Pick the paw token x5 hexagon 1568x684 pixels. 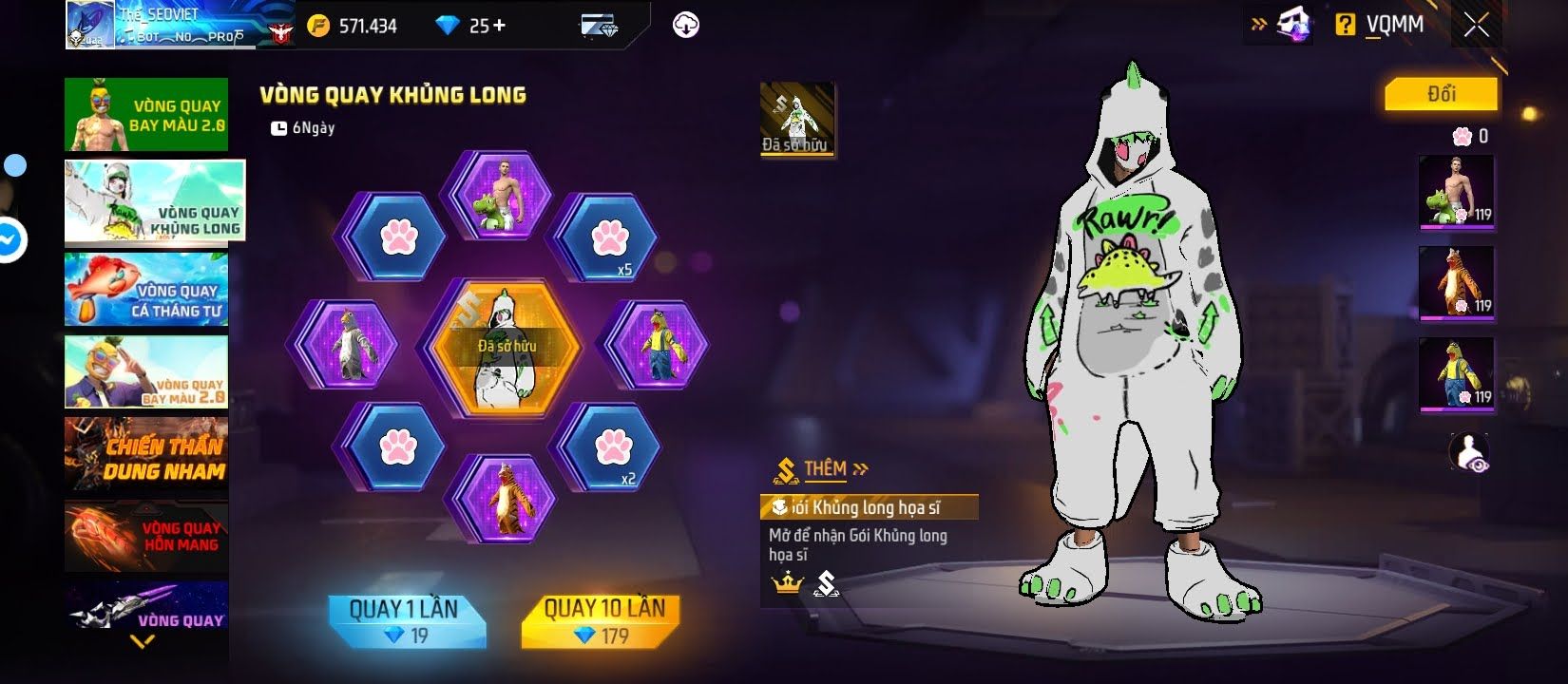tap(606, 238)
